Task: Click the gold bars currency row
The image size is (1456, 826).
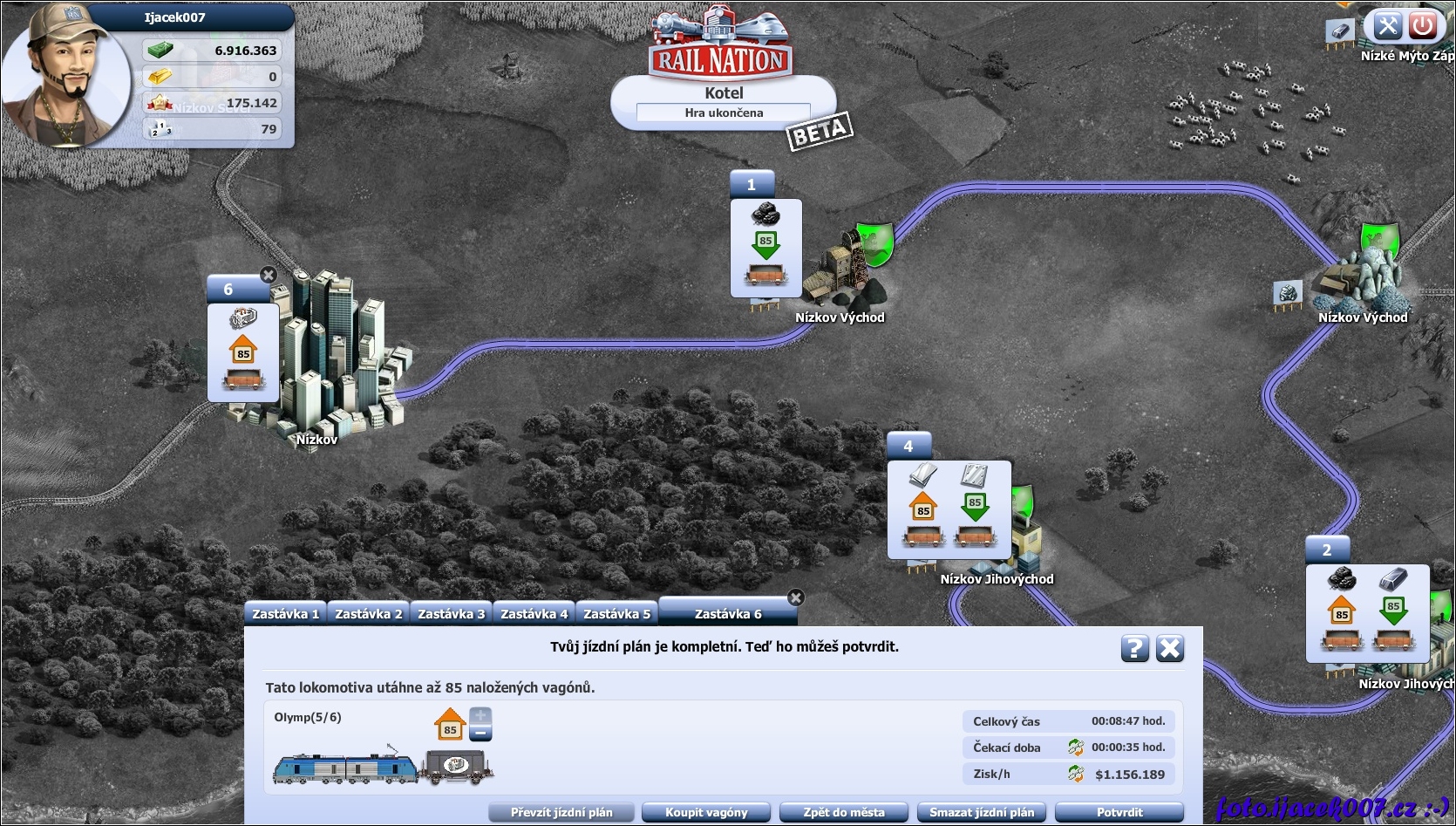Action: pyautogui.click(x=213, y=77)
